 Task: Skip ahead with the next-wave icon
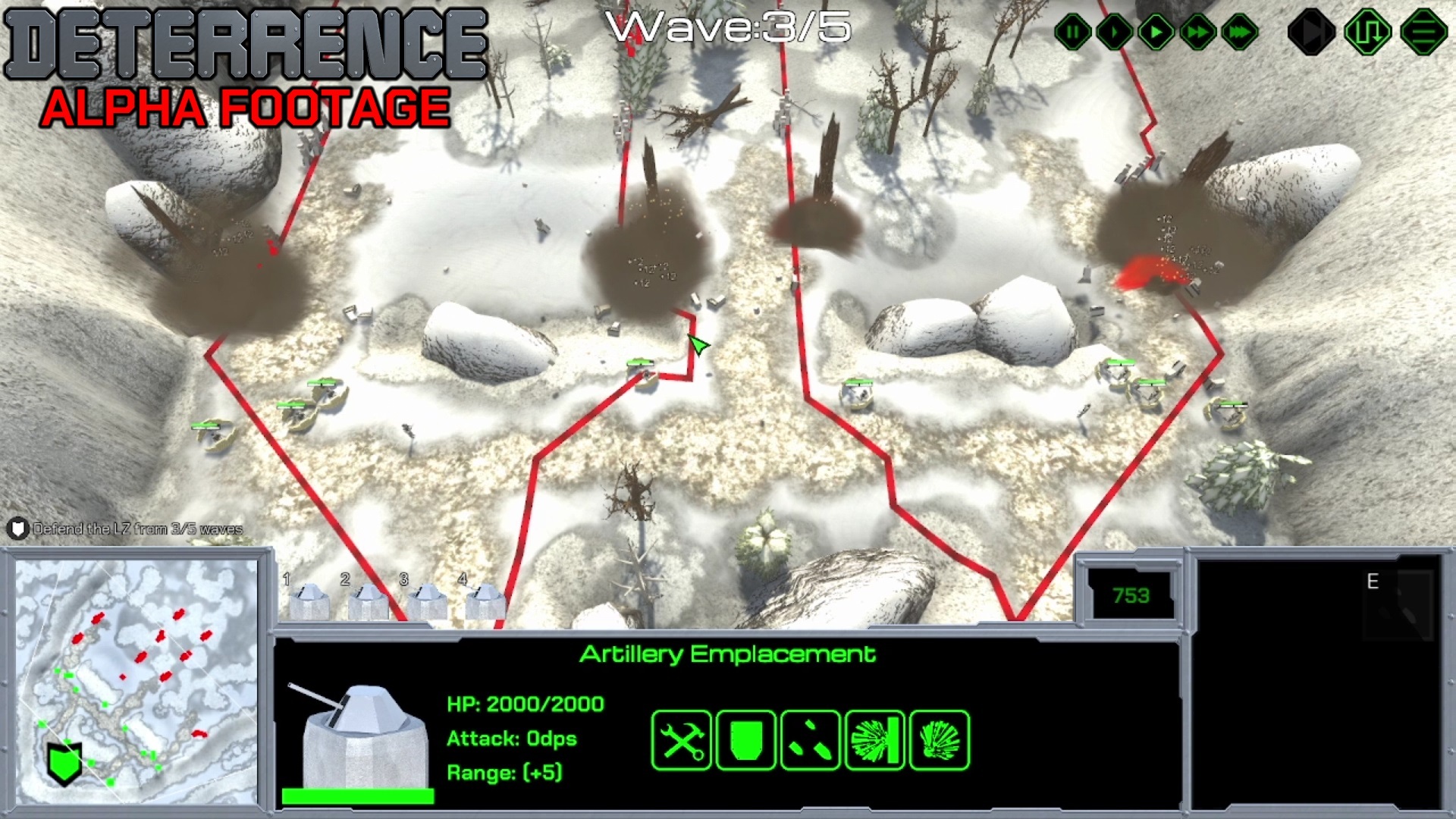pyautogui.click(x=1311, y=31)
